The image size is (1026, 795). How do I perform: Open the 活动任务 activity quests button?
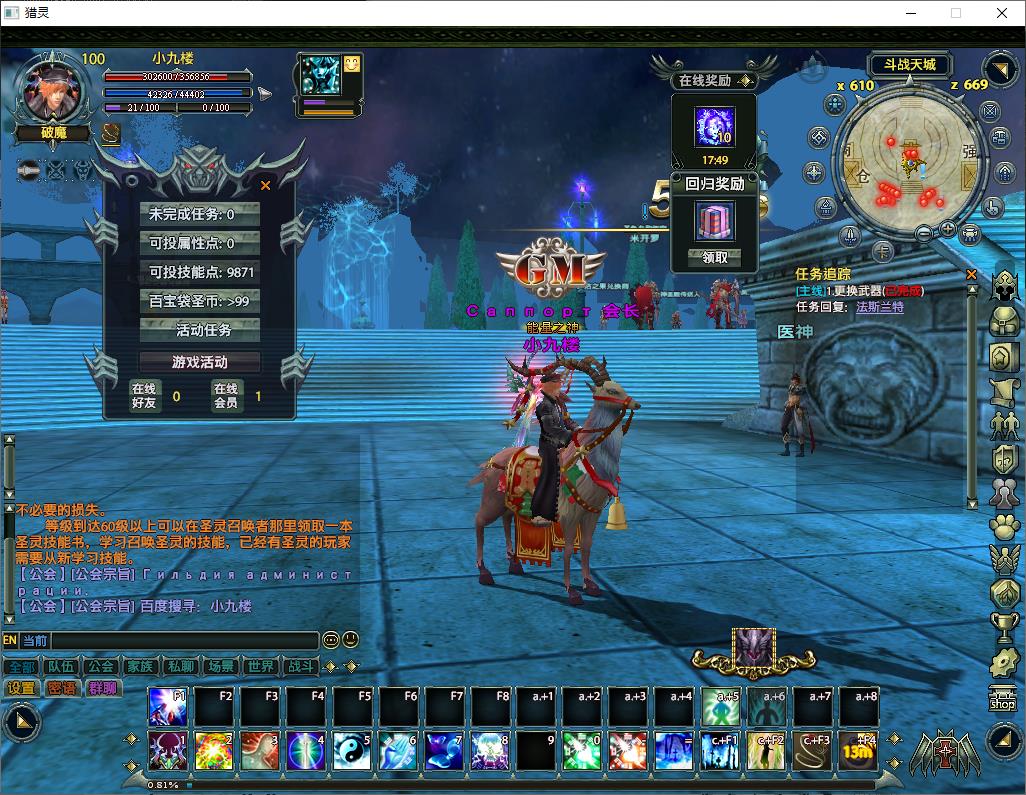coord(203,330)
